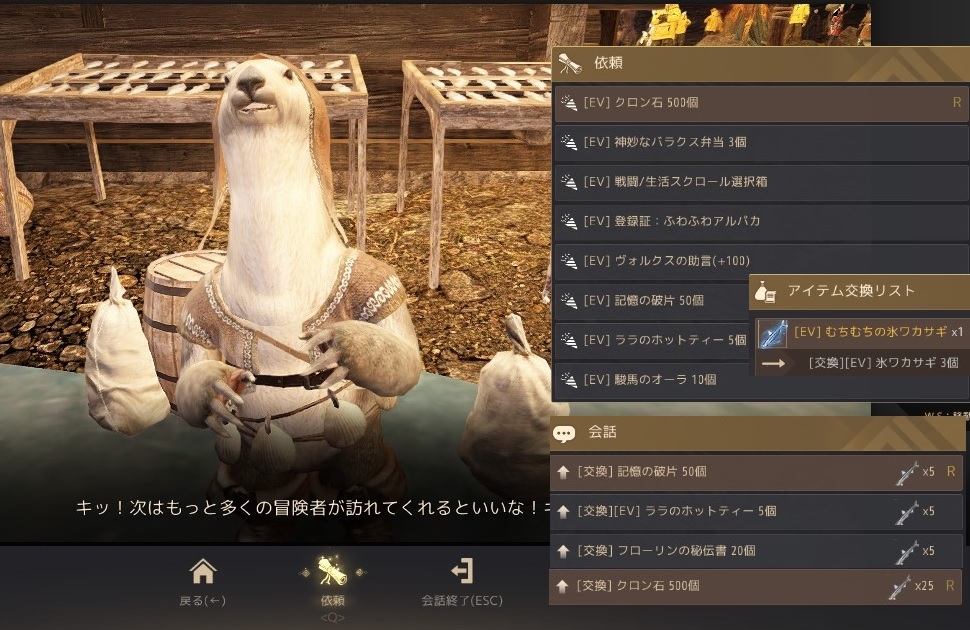Screen dimensions: 970x630
Task: Select [EV] クロン石 500個 in the 依頼 quest list
Action: pyautogui.click(x=760, y=103)
